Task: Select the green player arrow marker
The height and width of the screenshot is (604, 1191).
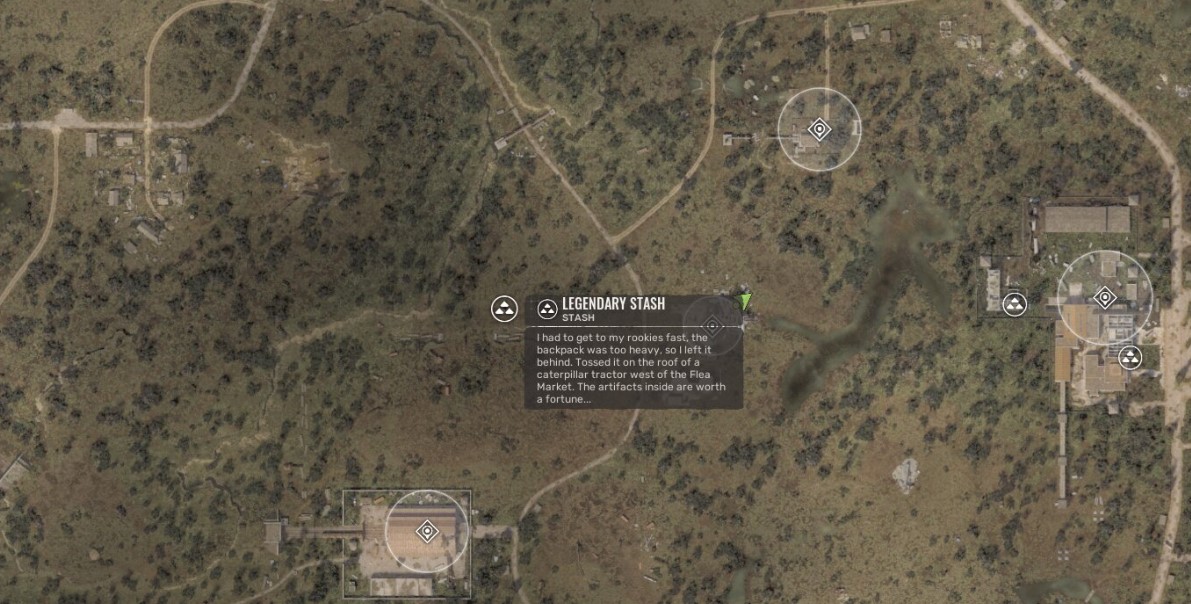Action: tap(745, 300)
